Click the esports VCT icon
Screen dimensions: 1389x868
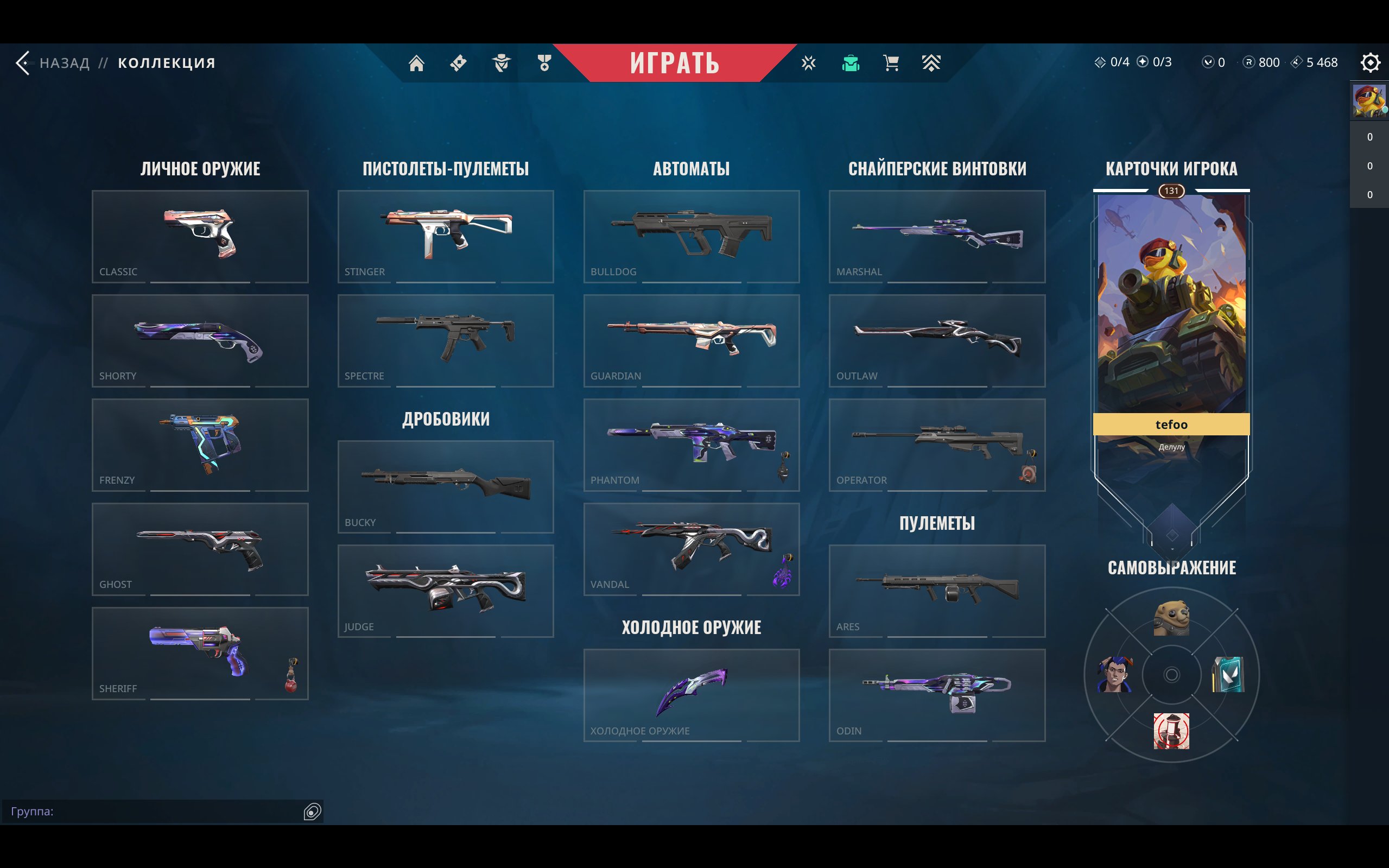click(x=809, y=63)
